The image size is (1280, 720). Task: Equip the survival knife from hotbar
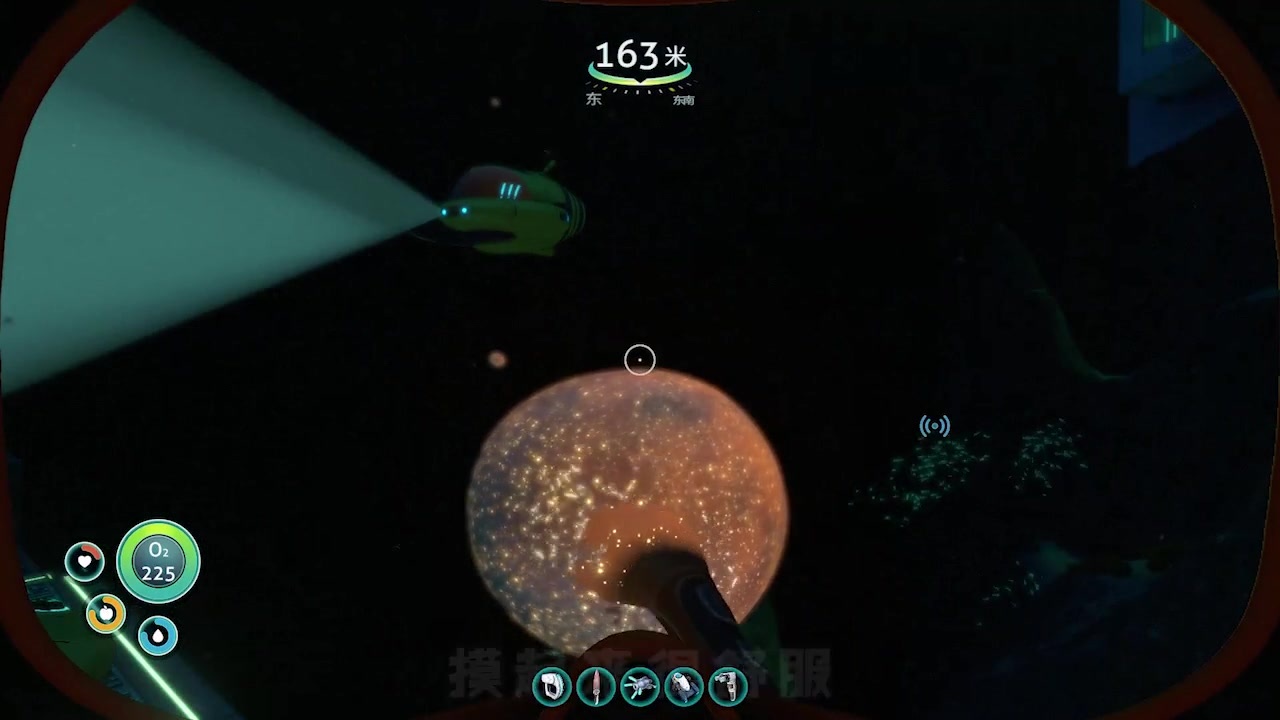pos(596,686)
